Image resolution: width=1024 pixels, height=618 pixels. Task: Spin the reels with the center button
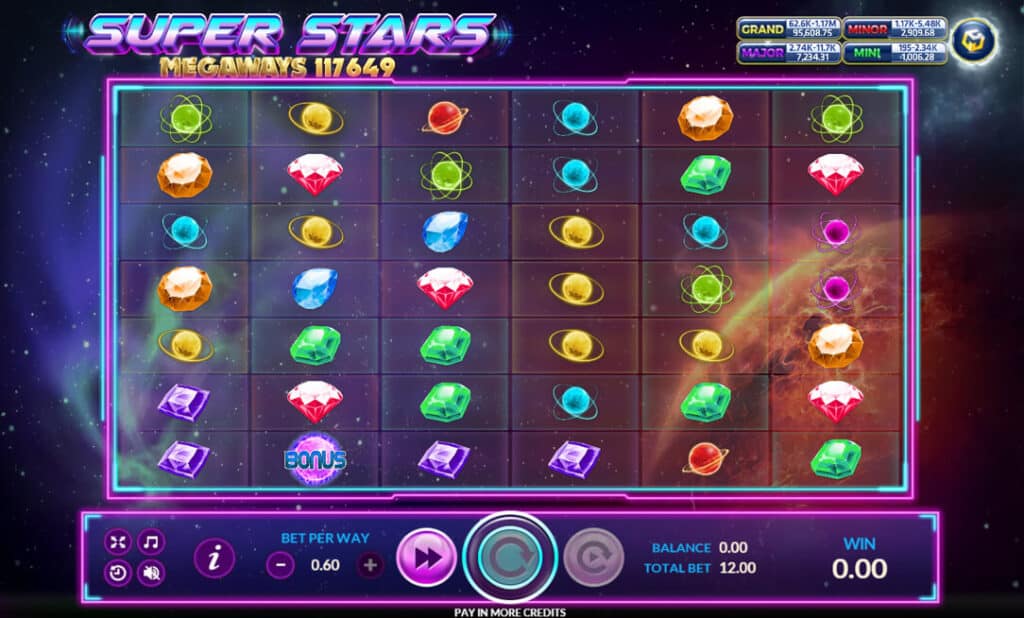point(511,556)
